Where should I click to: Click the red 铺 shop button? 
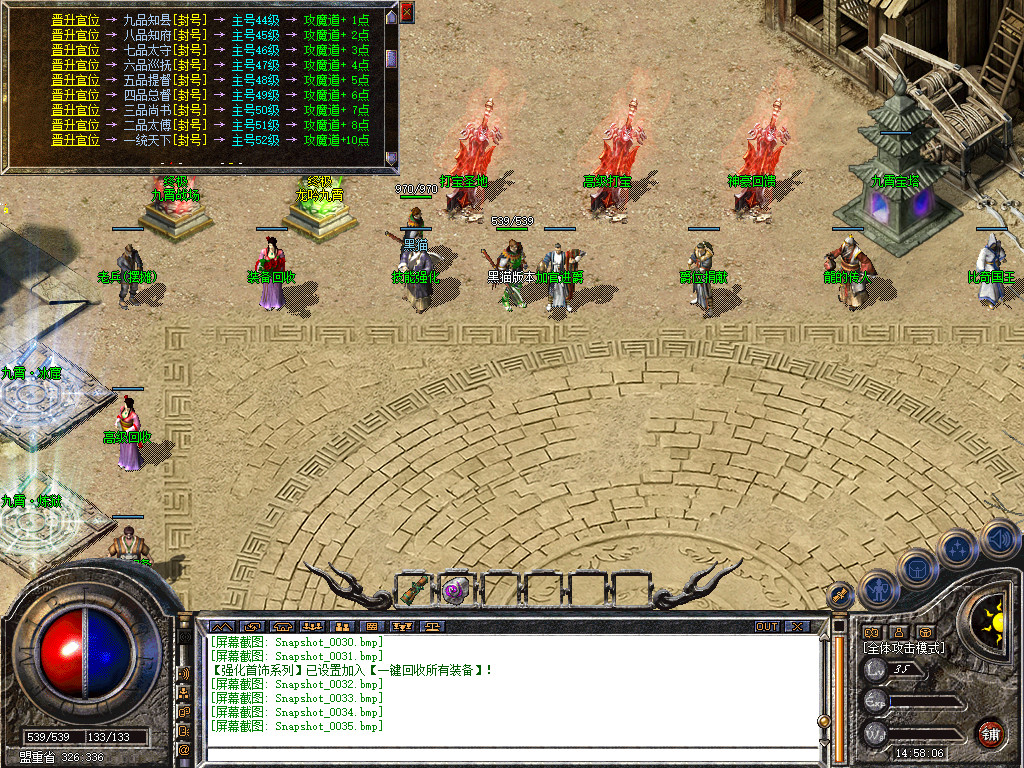click(990, 733)
